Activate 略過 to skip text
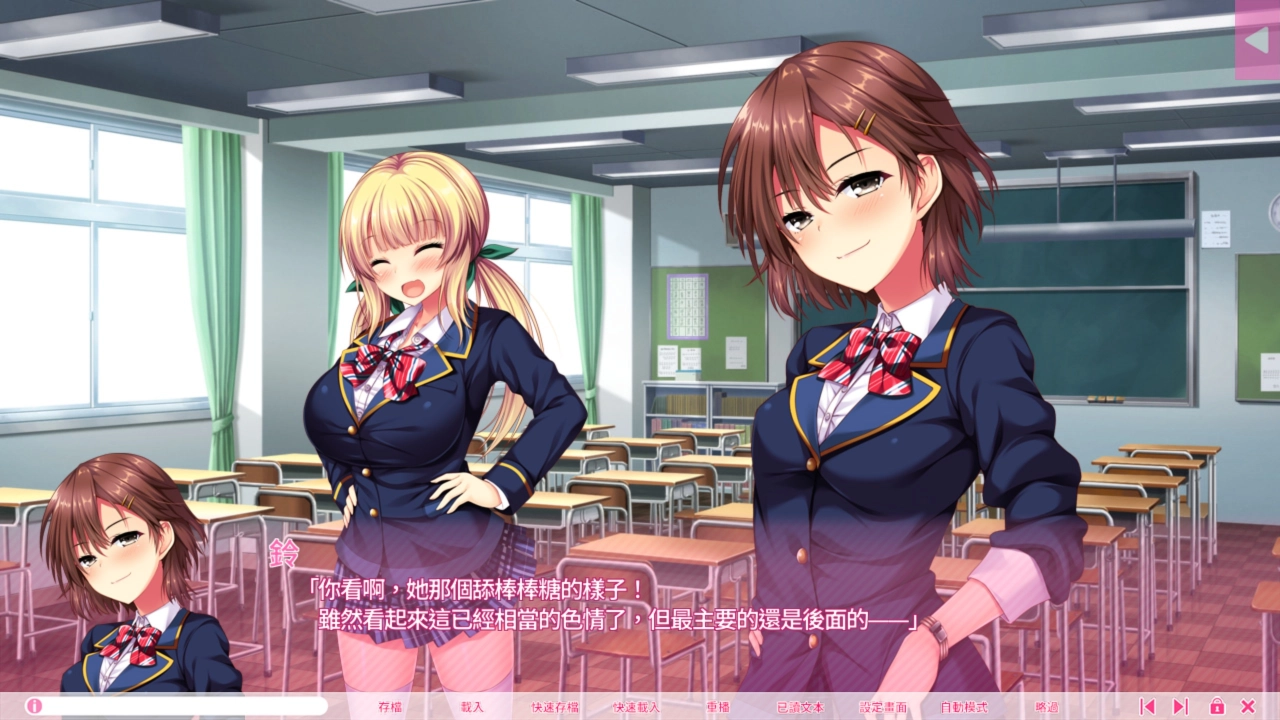This screenshot has width=1280, height=720. click(x=1047, y=706)
